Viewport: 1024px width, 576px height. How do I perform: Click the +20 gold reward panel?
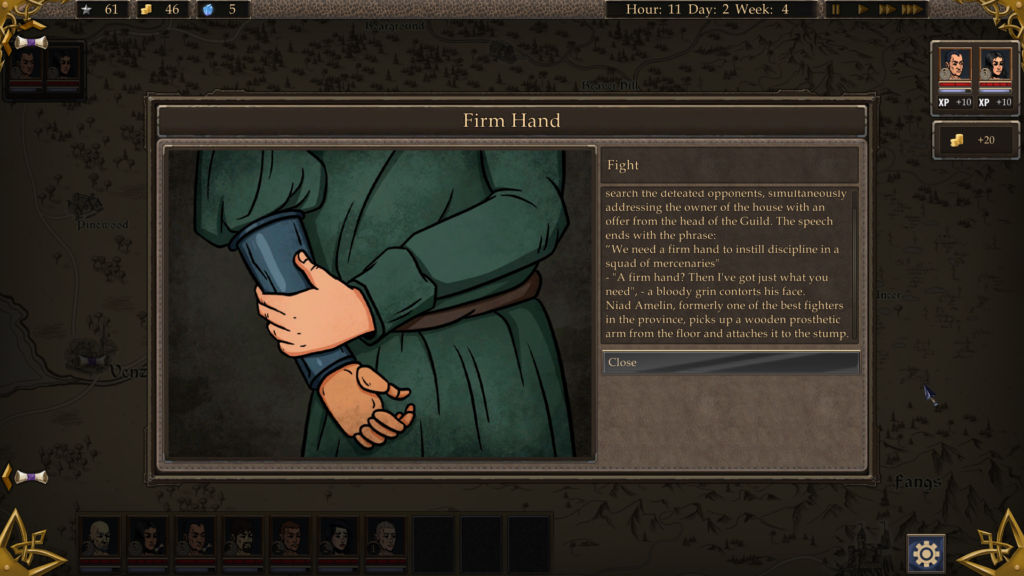coord(976,140)
